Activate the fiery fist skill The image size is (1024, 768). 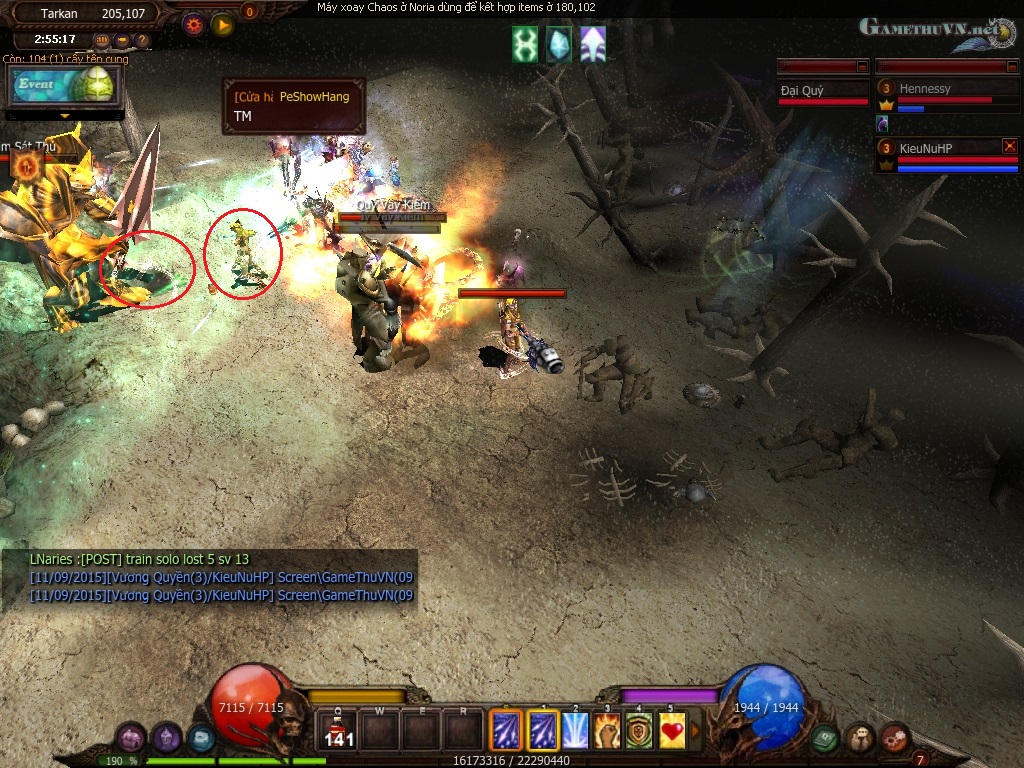[x=607, y=731]
